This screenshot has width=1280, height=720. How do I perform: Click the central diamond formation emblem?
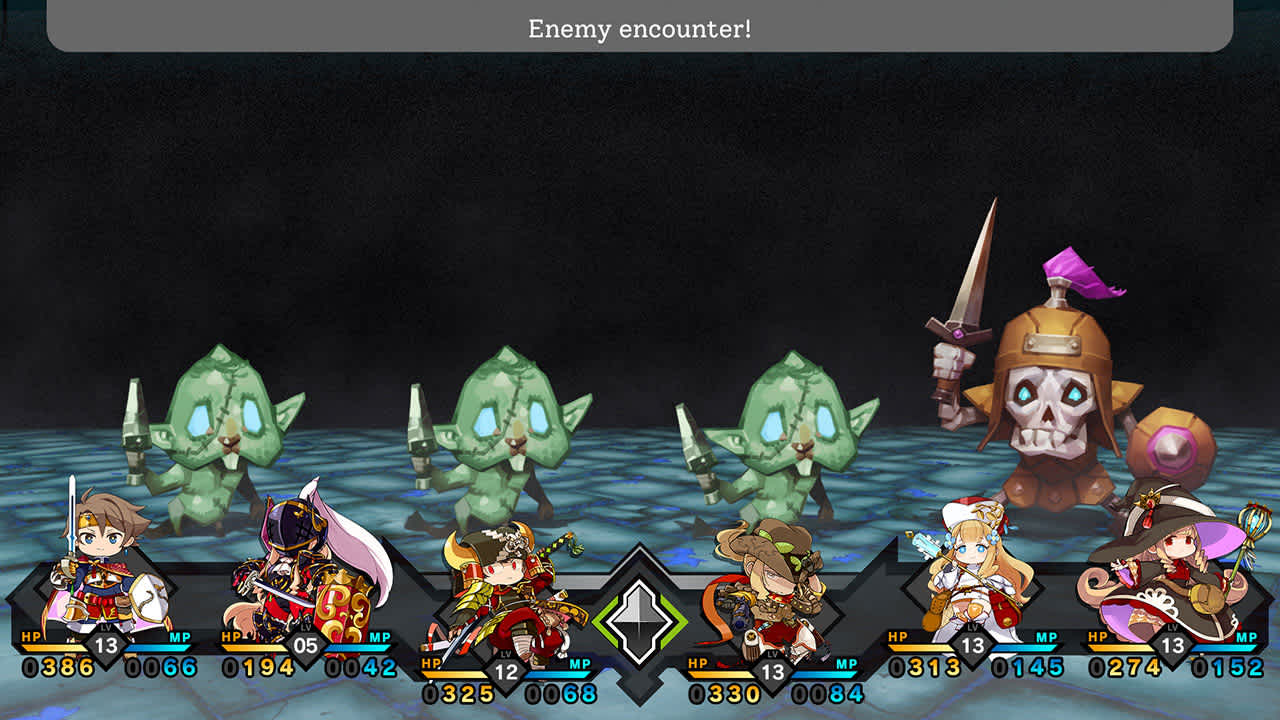click(640, 619)
